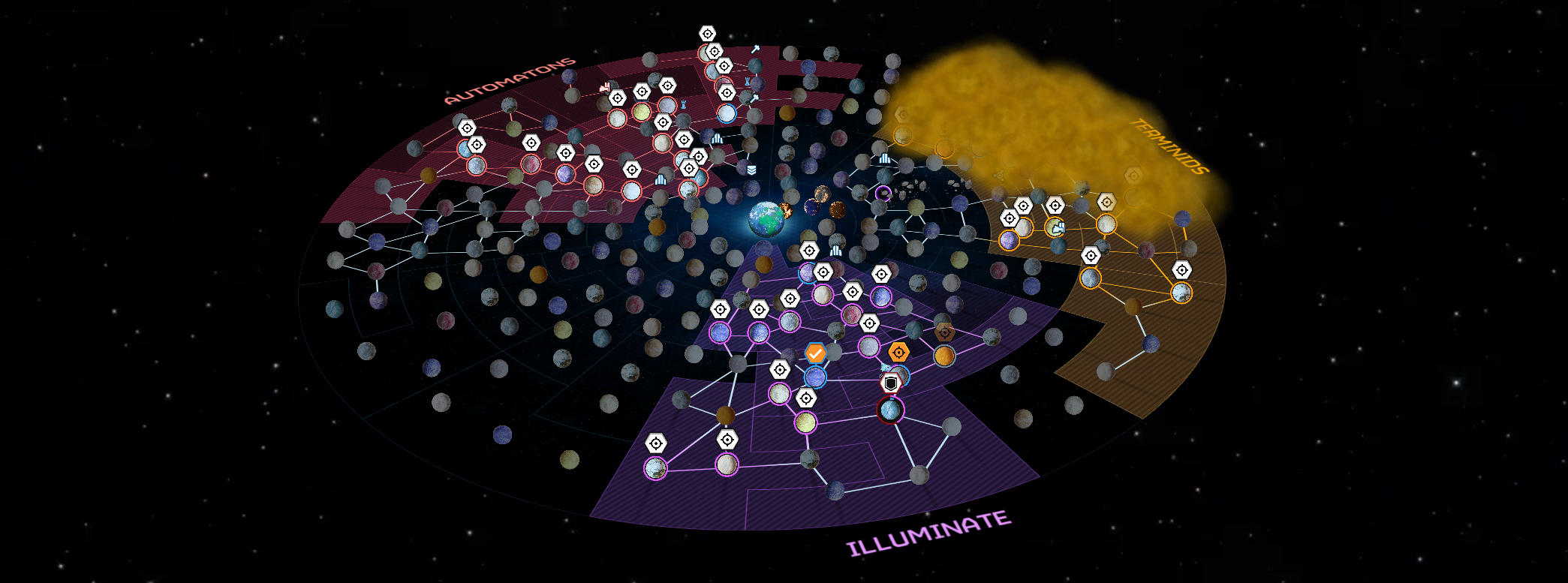This screenshot has width=1568, height=583.
Task: Click the chevron rank icon below the Automaton front
Action: 751,168
